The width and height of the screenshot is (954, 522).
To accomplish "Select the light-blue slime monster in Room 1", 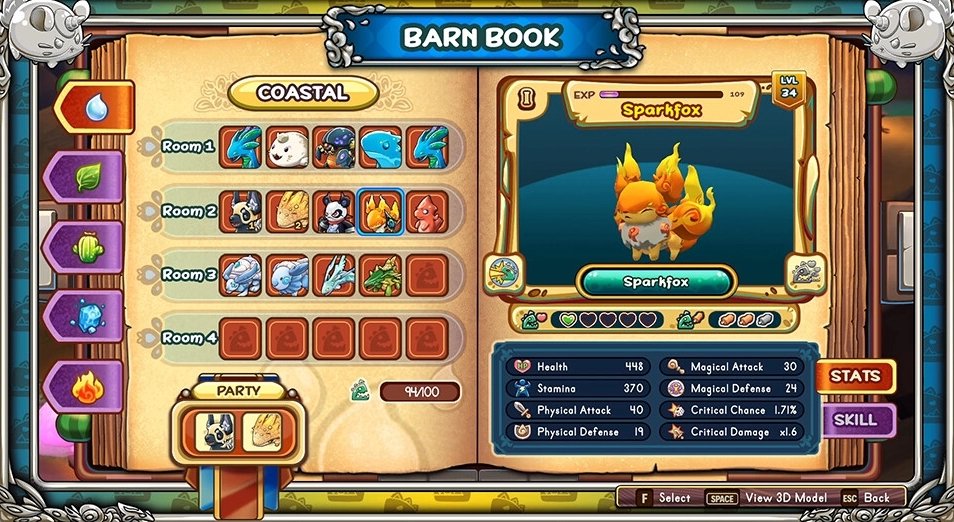I will point(380,147).
